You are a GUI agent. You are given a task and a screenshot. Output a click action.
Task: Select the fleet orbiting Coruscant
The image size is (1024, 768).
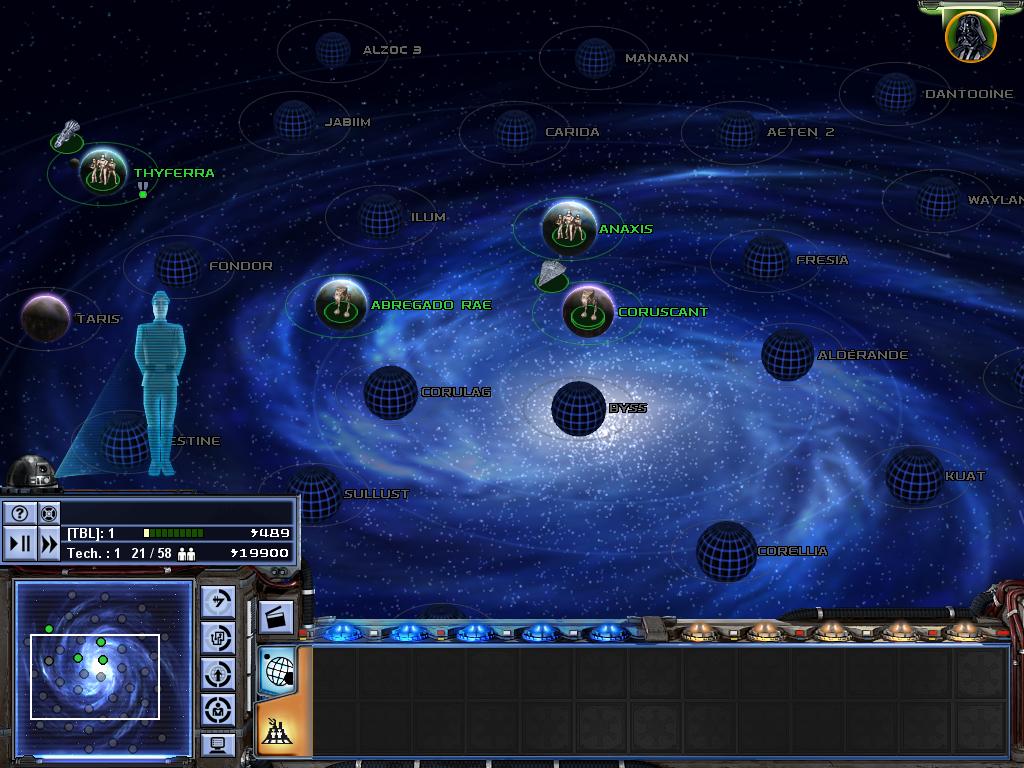pyautogui.click(x=551, y=276)
